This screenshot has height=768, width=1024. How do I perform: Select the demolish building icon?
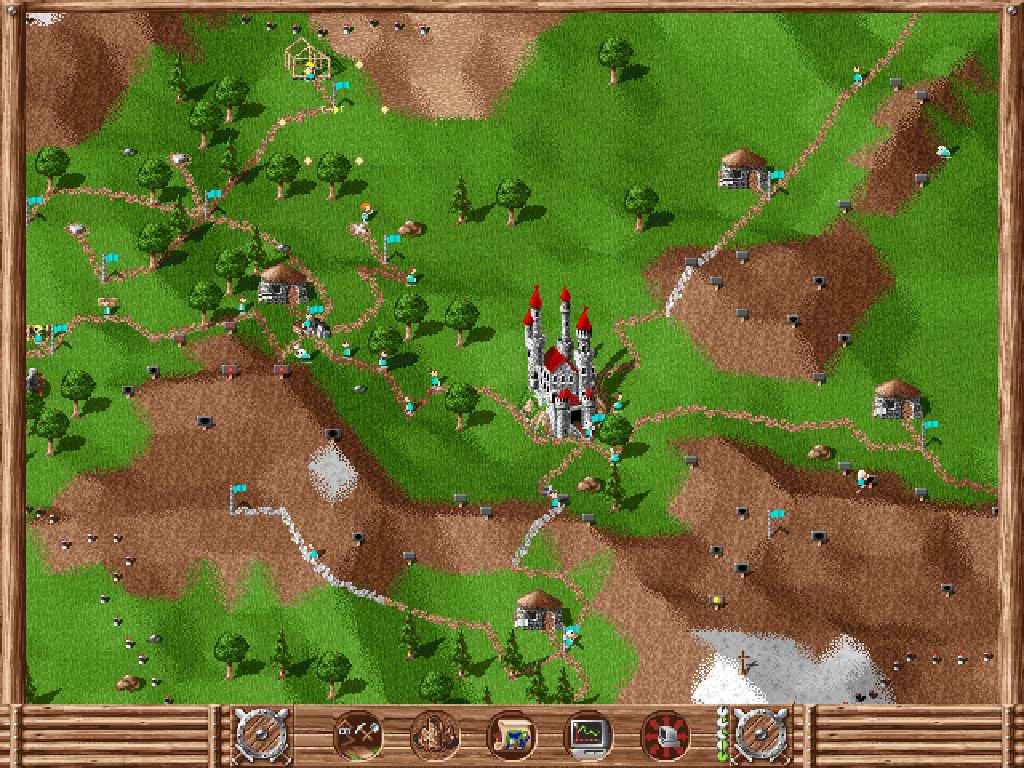tap(434, 736)
